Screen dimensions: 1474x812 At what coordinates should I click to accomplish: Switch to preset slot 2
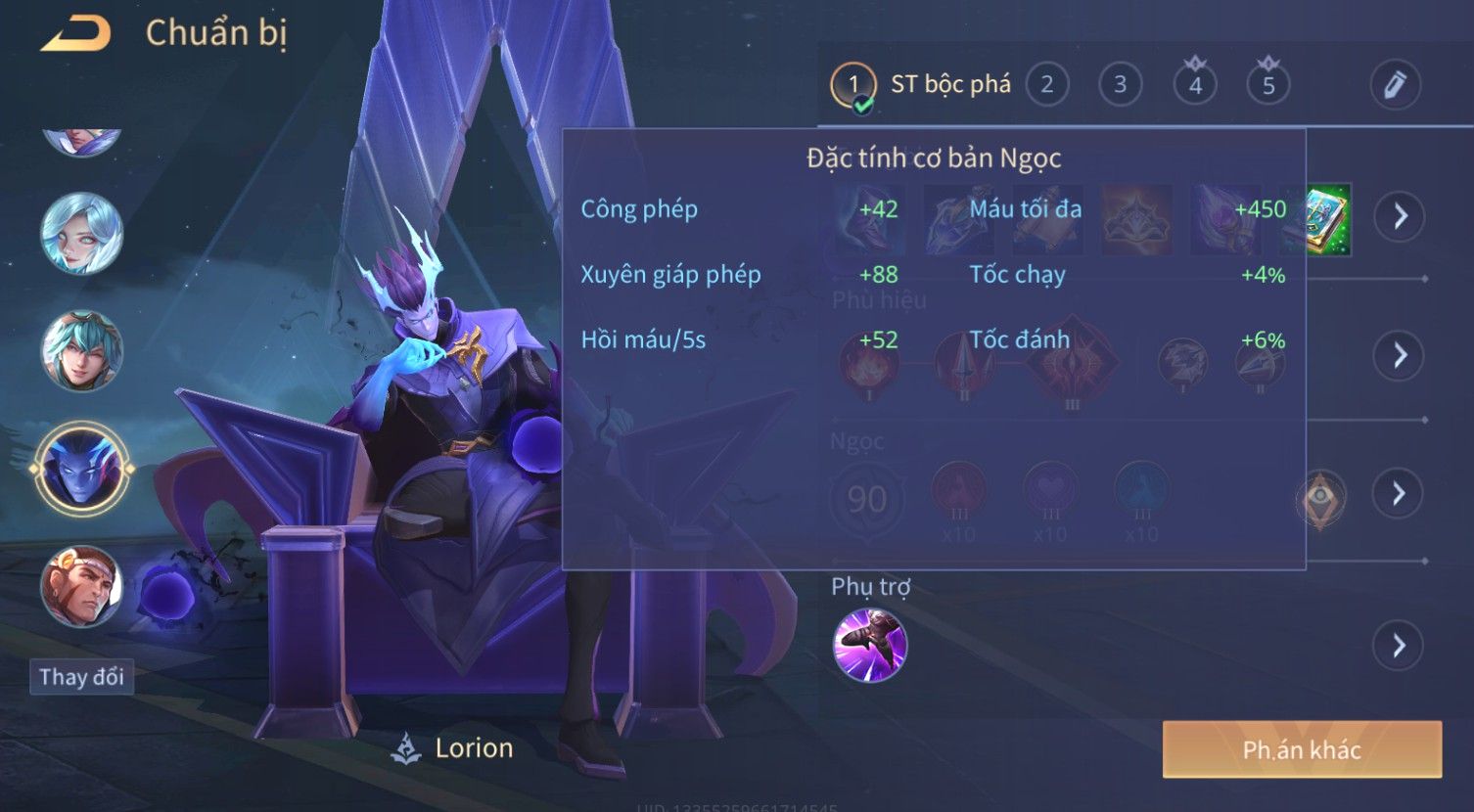coord(1046,85)
